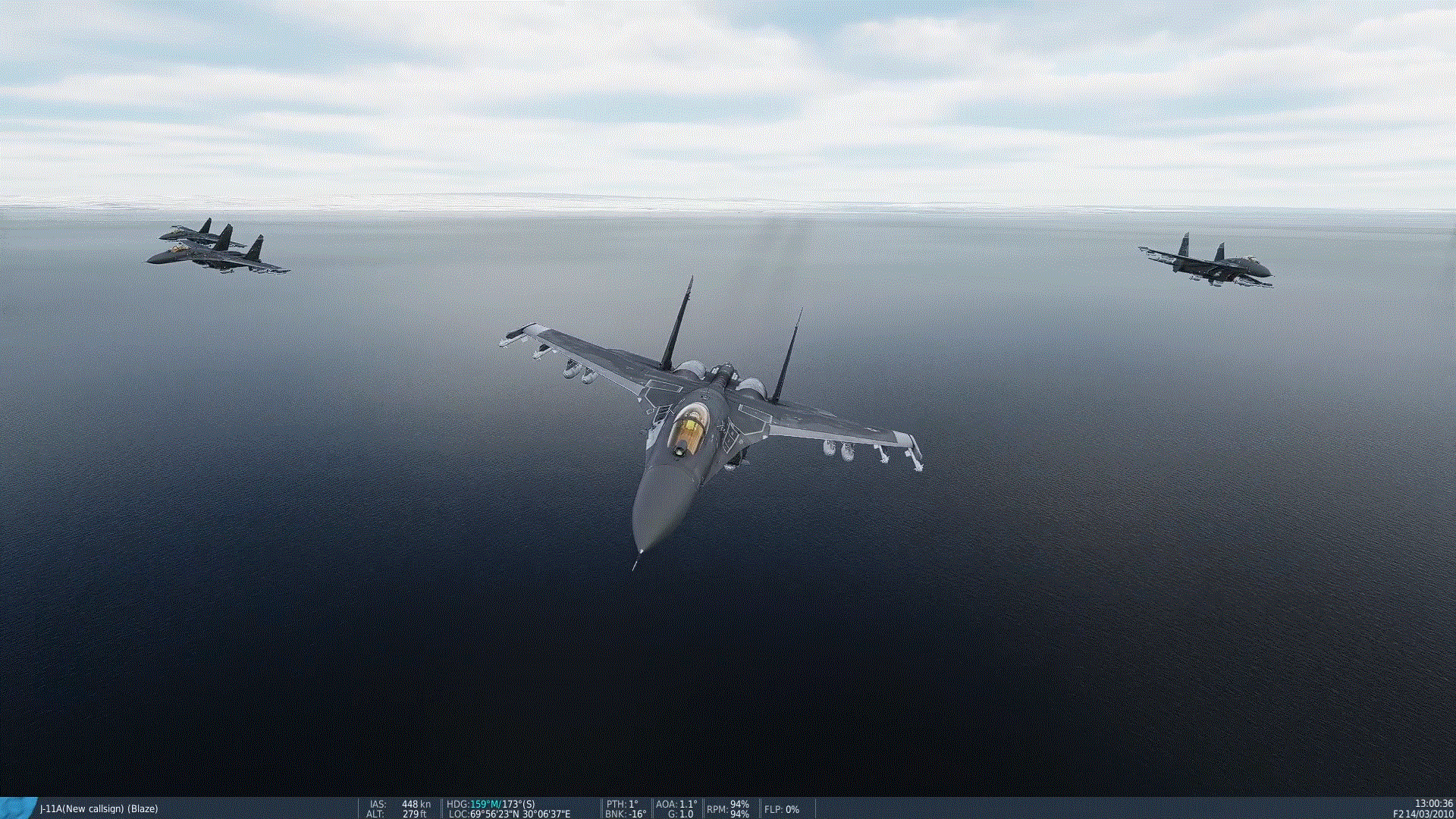Click the left formation wingman pair
This screenshot has height=819, width=1456.
[x=220, y=246]
